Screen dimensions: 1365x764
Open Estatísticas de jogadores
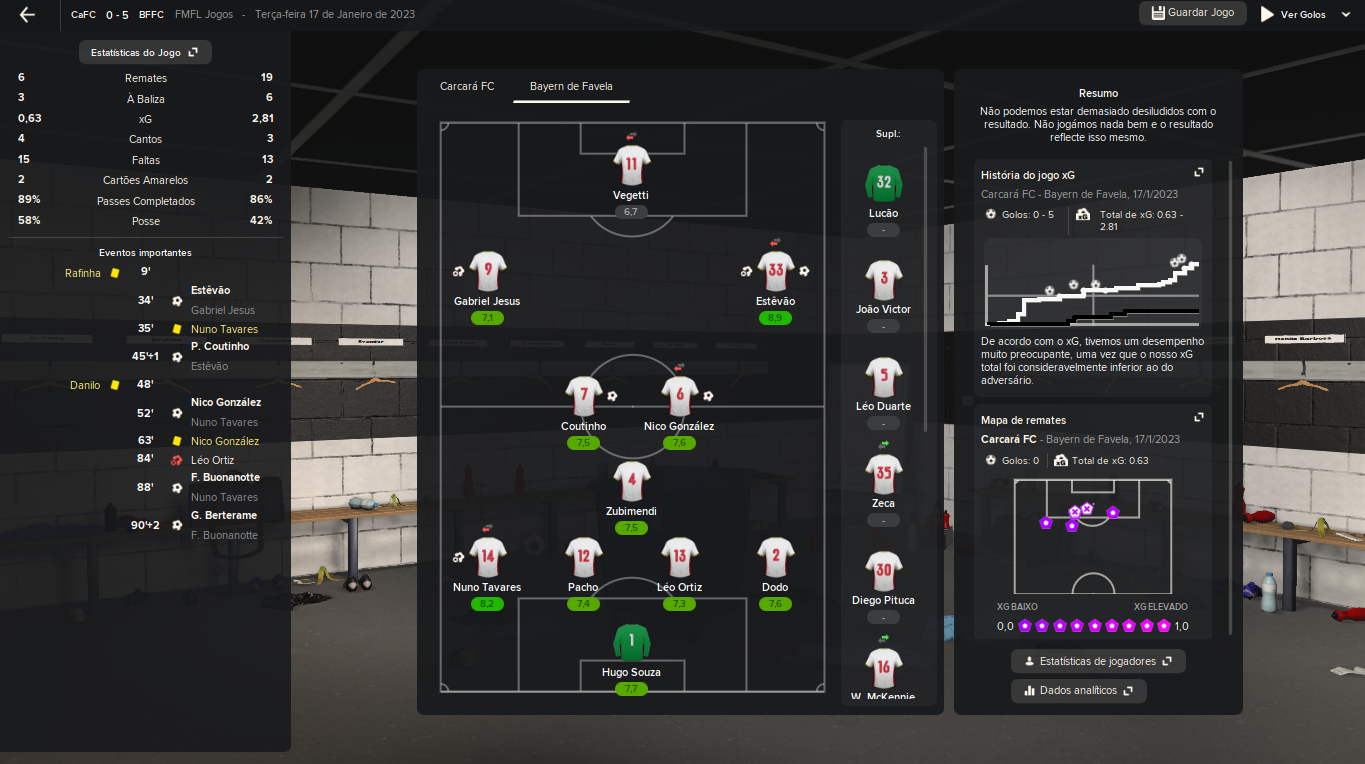1098,661
